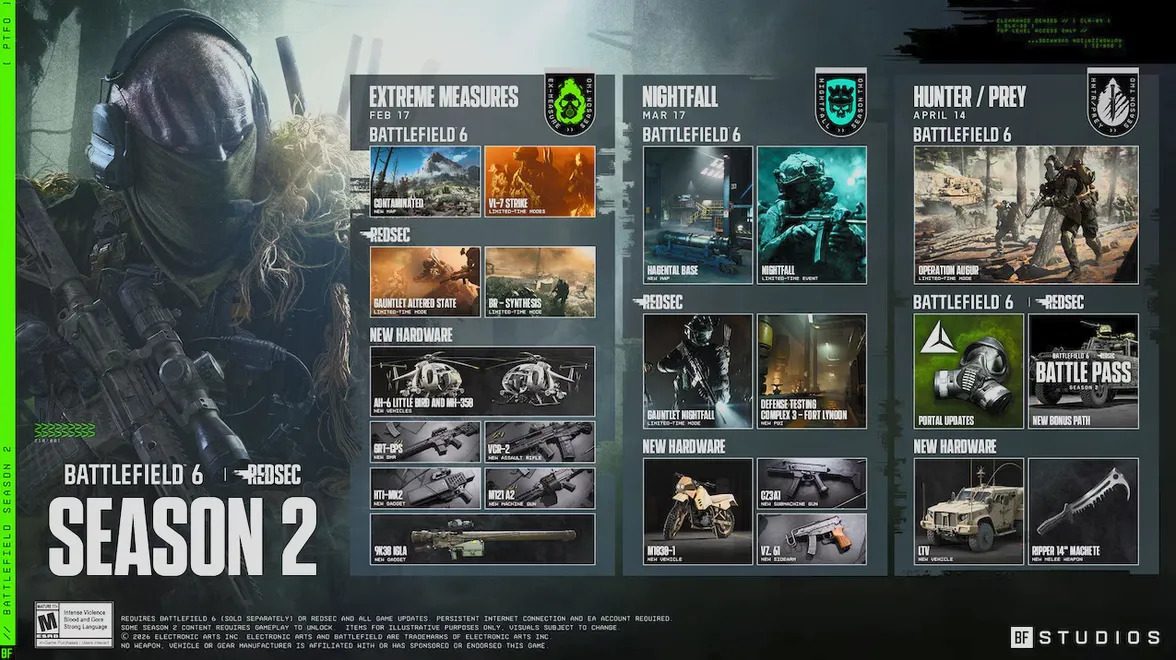Open the BR - Synthesis mode thumbnail
The height and width of the screenshot is (660, 1176).
click(x=540, y=282)
